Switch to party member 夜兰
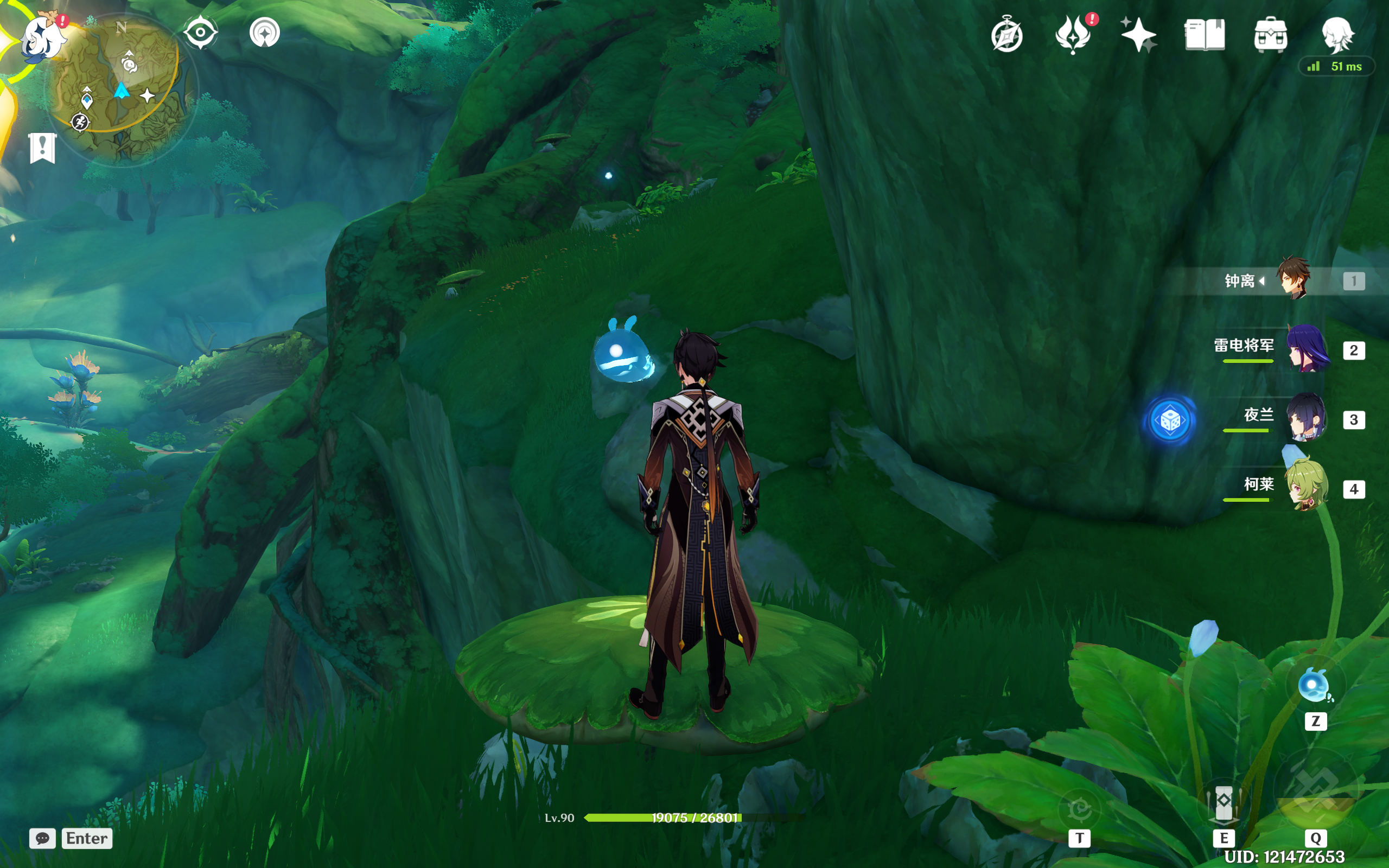Screen dimensions: 1389x868 1307,418
